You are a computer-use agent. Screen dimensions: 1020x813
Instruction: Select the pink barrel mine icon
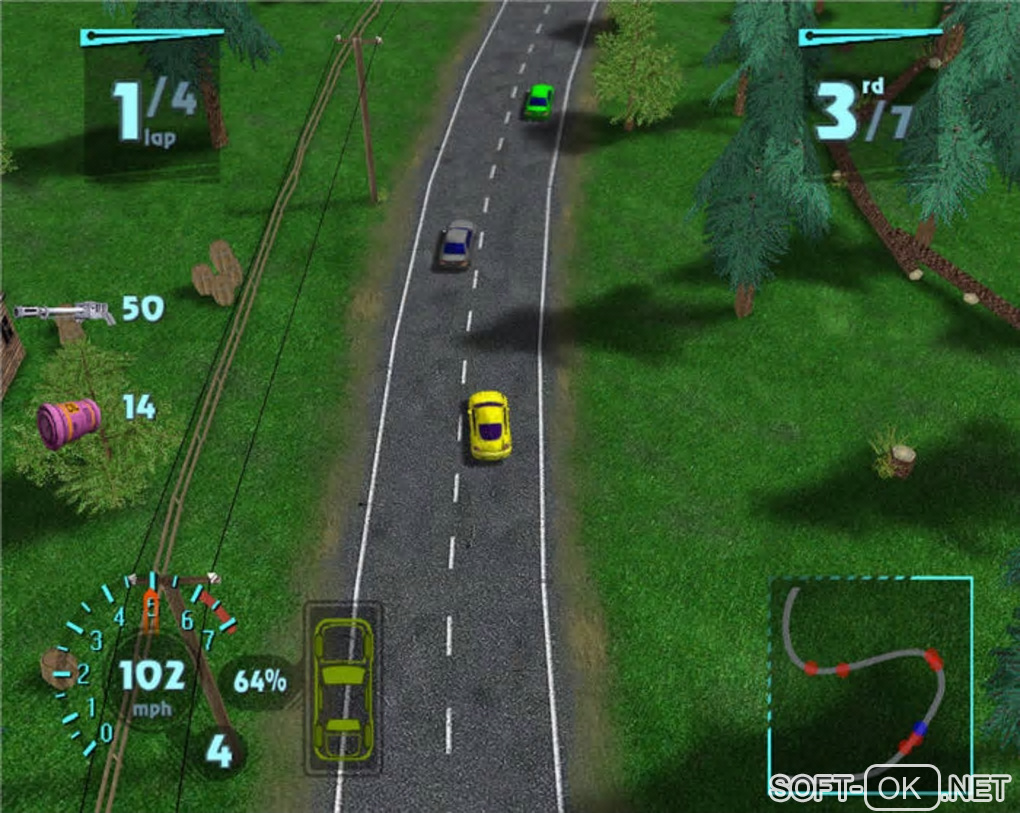tap(68, 422)
